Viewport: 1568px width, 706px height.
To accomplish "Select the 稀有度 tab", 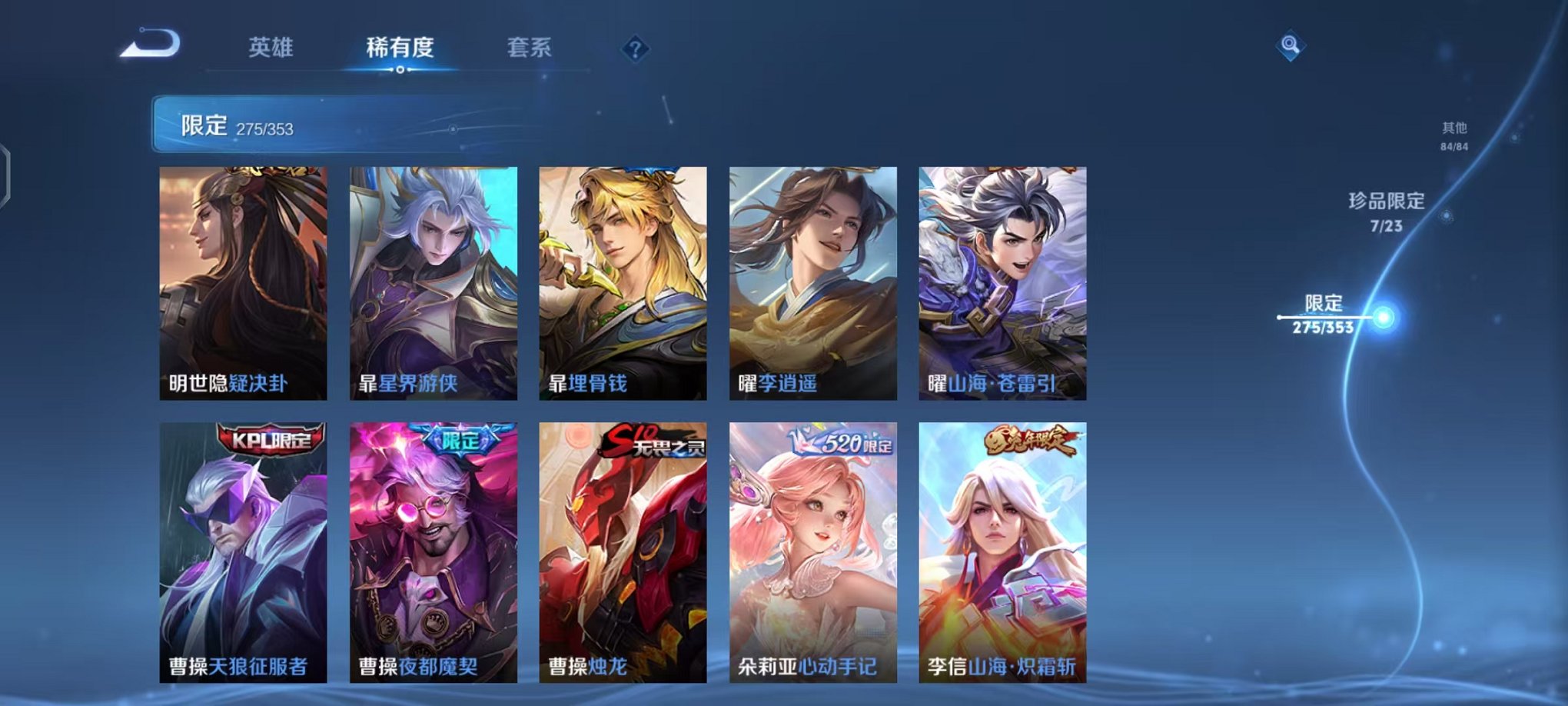I will pos(399,48).
